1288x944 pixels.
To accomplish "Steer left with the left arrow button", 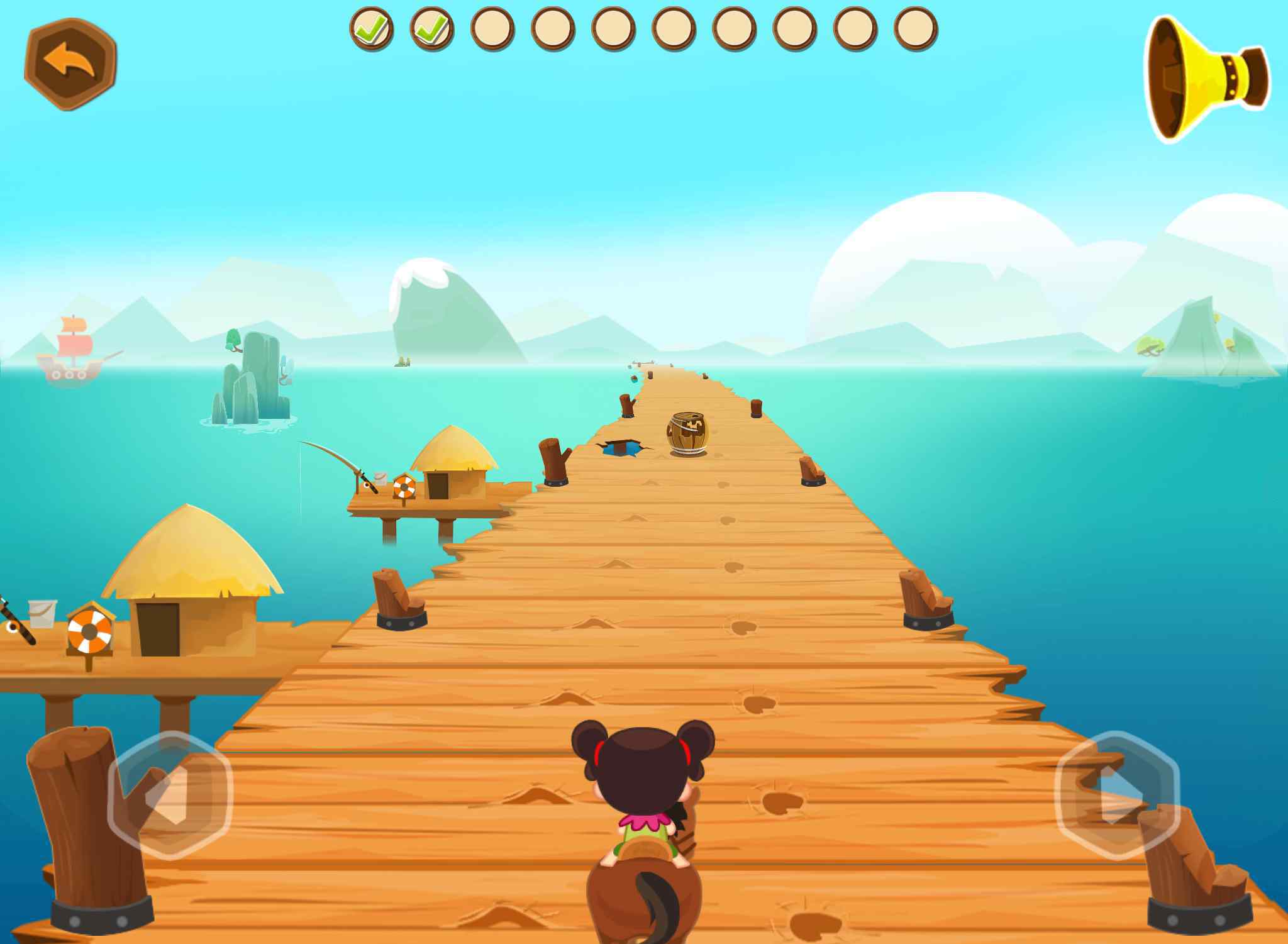I will 170,796.
